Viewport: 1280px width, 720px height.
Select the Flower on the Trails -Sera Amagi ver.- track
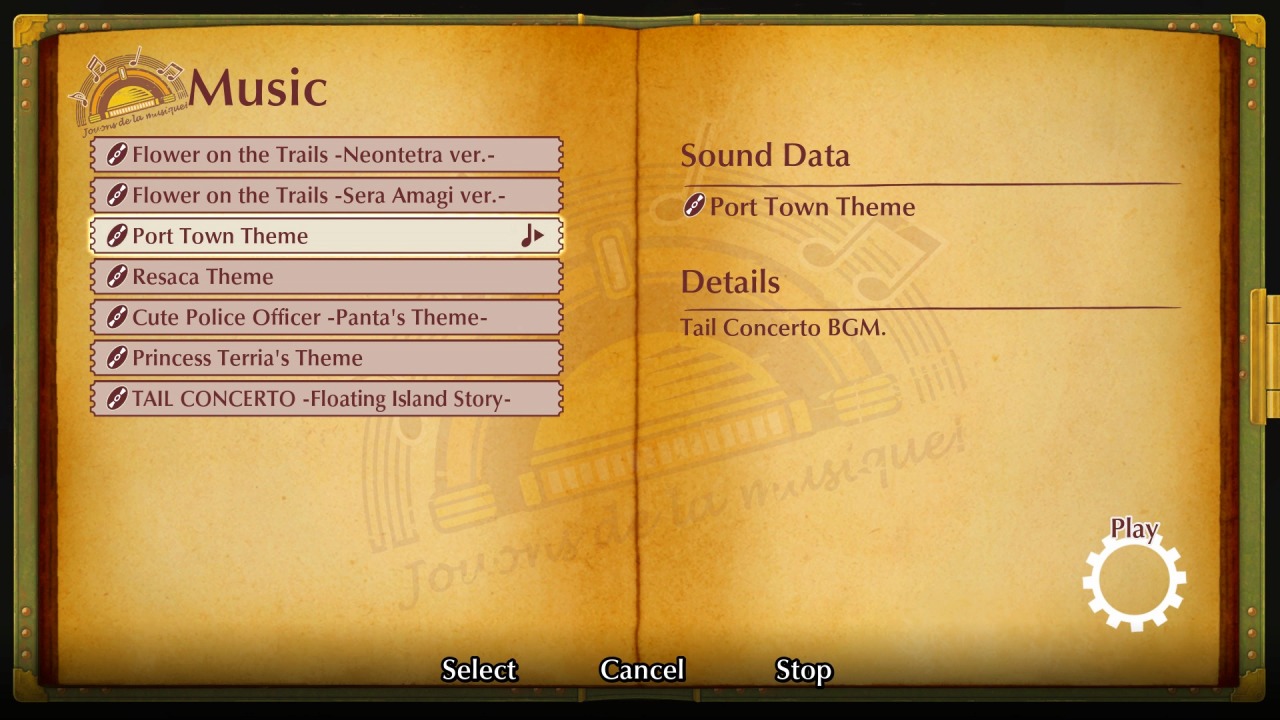tap(325, 195)
